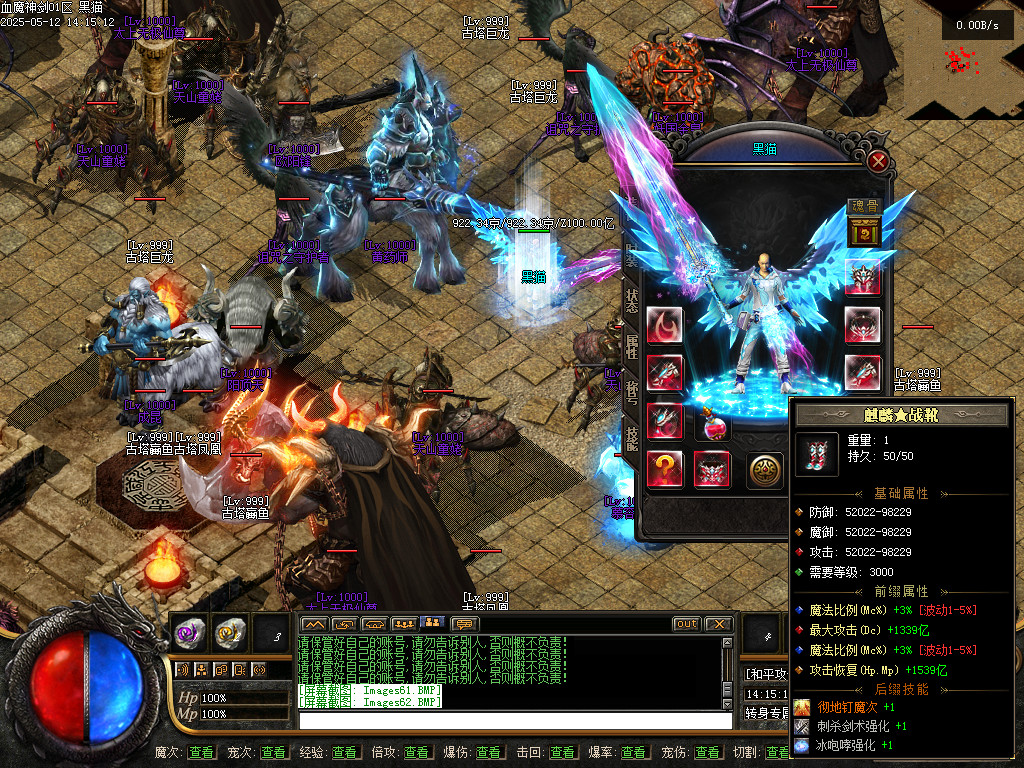View 爆率 drop rate via 查看 button
The height and width of the screenshot is (768, 1024).
[x=634, y=752]
